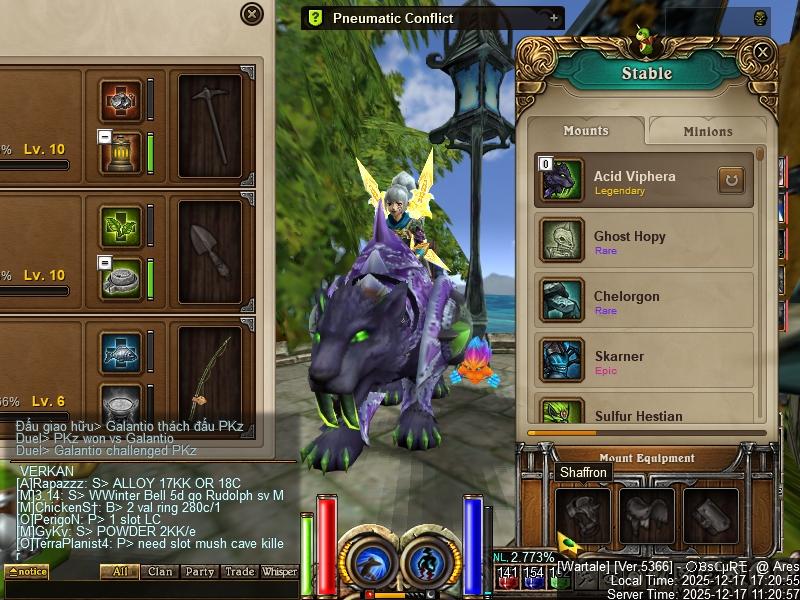Choose the Ghost Hopy mount
Viewport: 800px width, 600px height.
tap(643, 241)
